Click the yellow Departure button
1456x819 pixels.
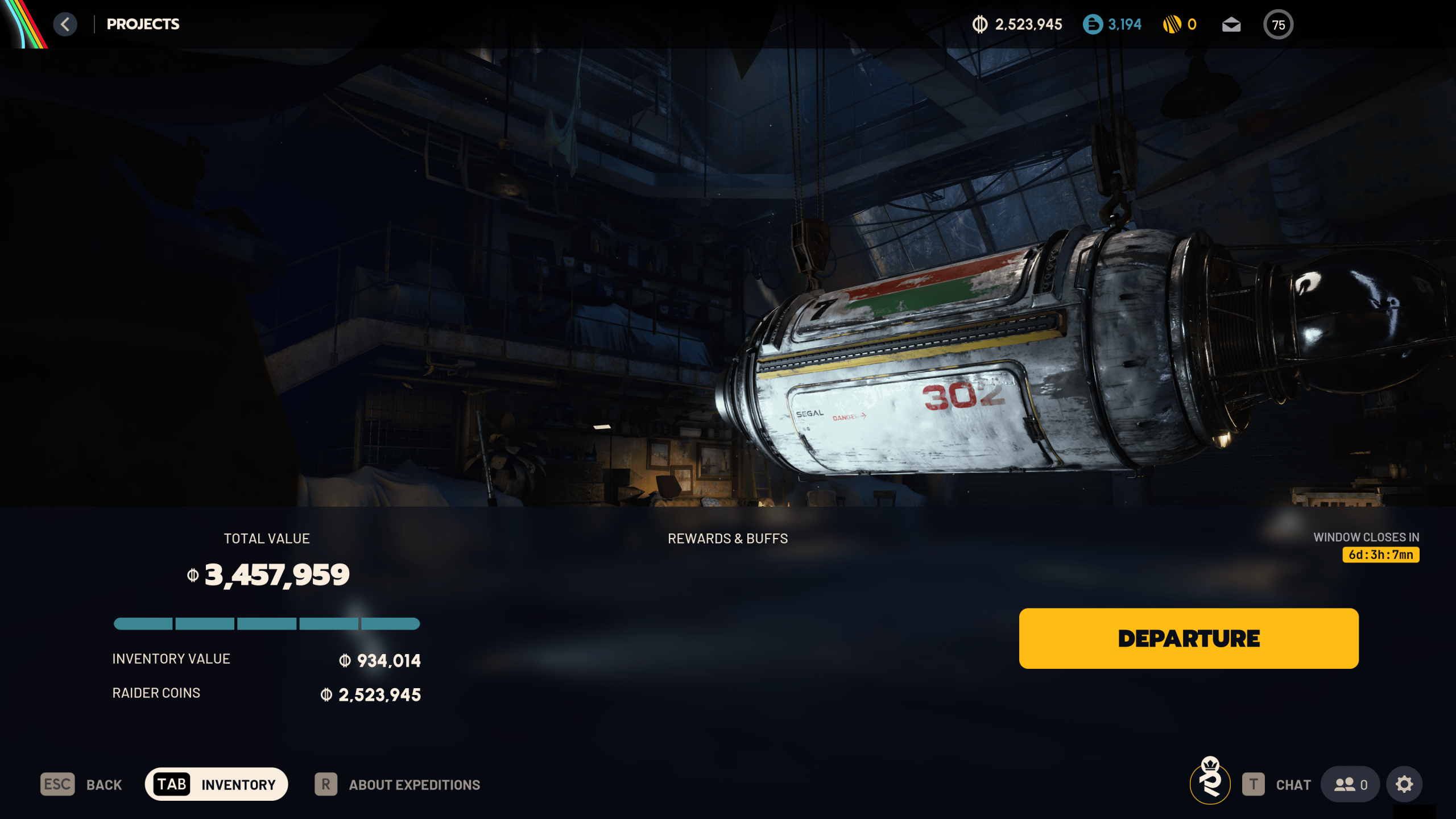point(1188,638)
